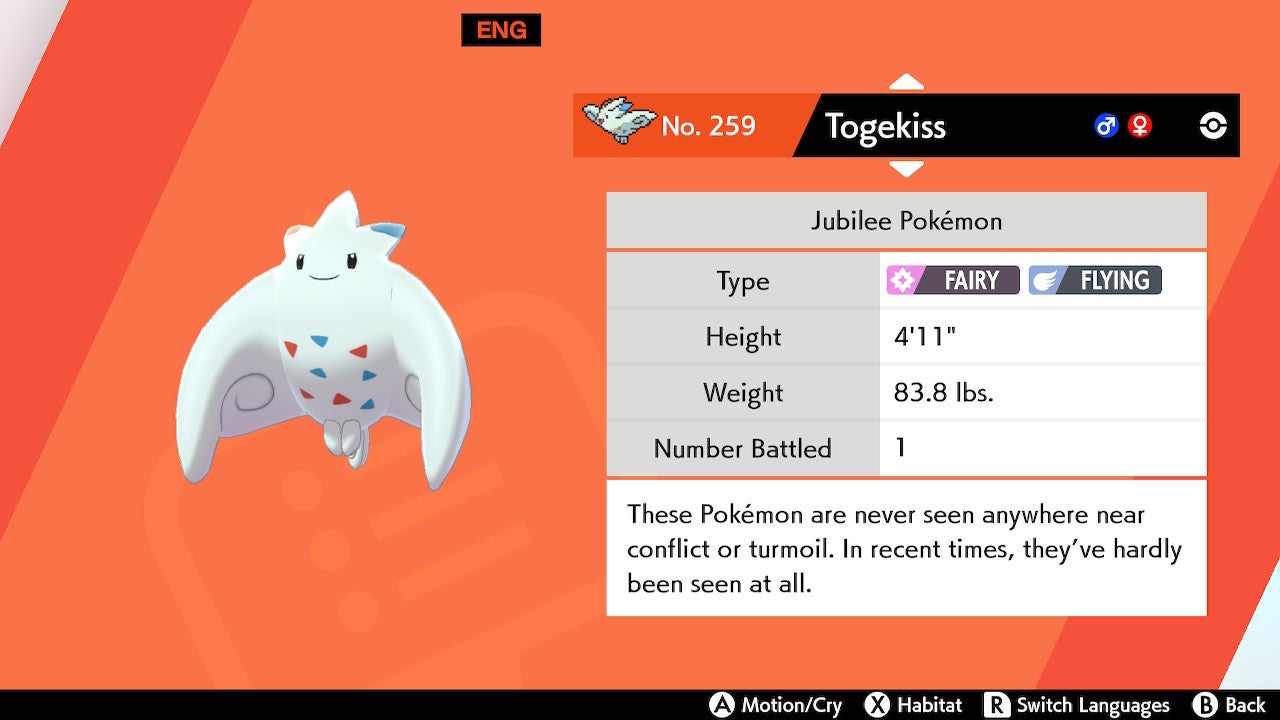
Task: Click the Togekiss sprite icon next to No. 259
Action: point(617,119)
